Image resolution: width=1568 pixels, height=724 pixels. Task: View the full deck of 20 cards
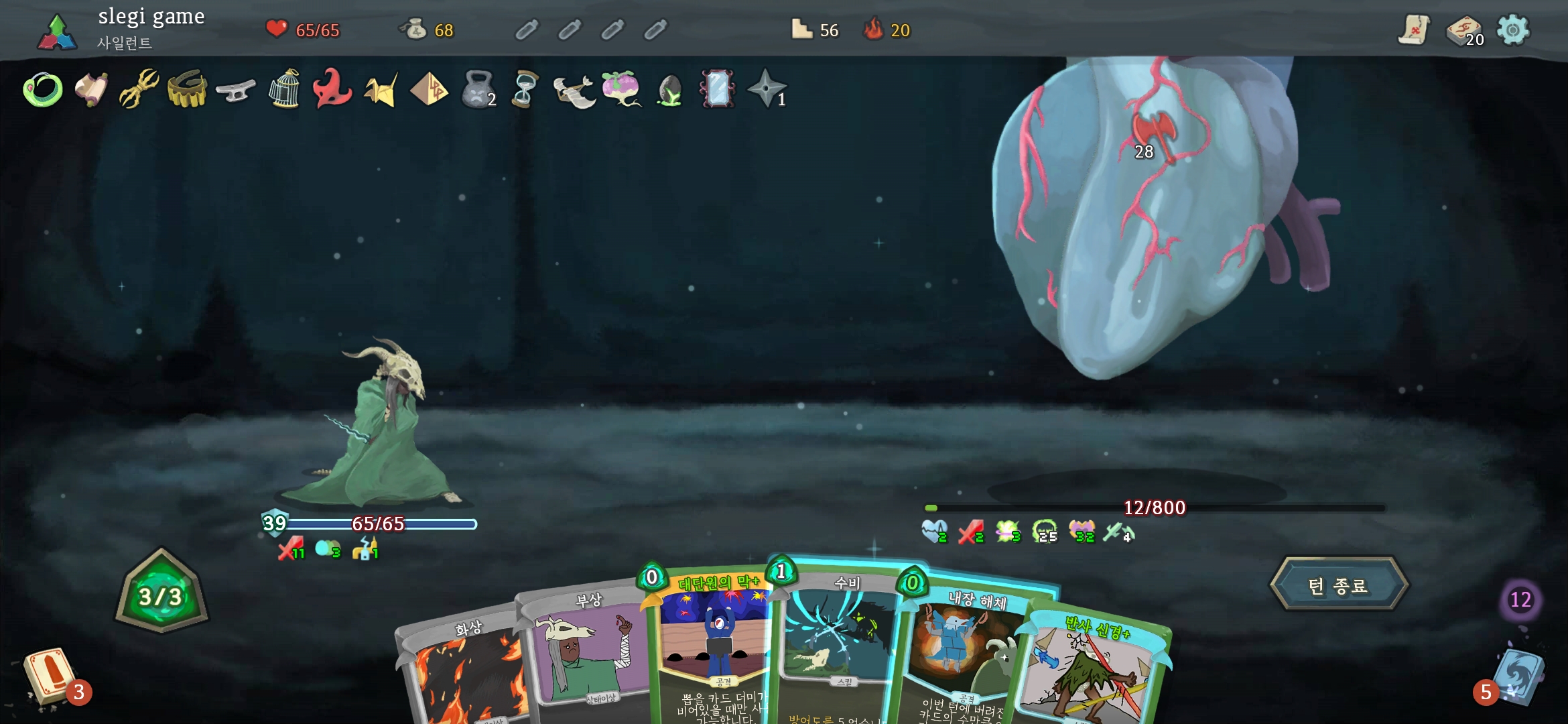1463,29
